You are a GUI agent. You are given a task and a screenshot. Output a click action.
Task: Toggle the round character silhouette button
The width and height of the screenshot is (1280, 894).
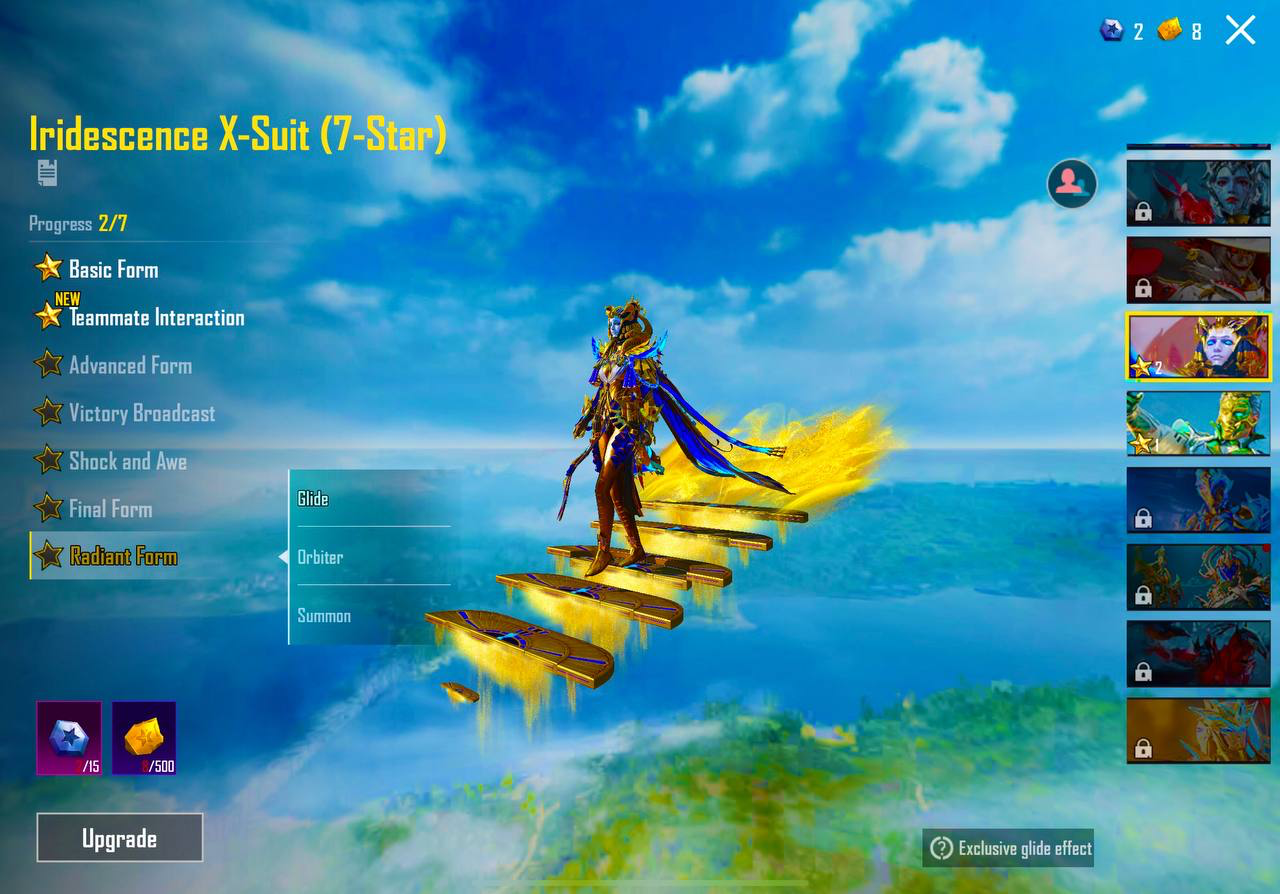(x=1071, y=183)
